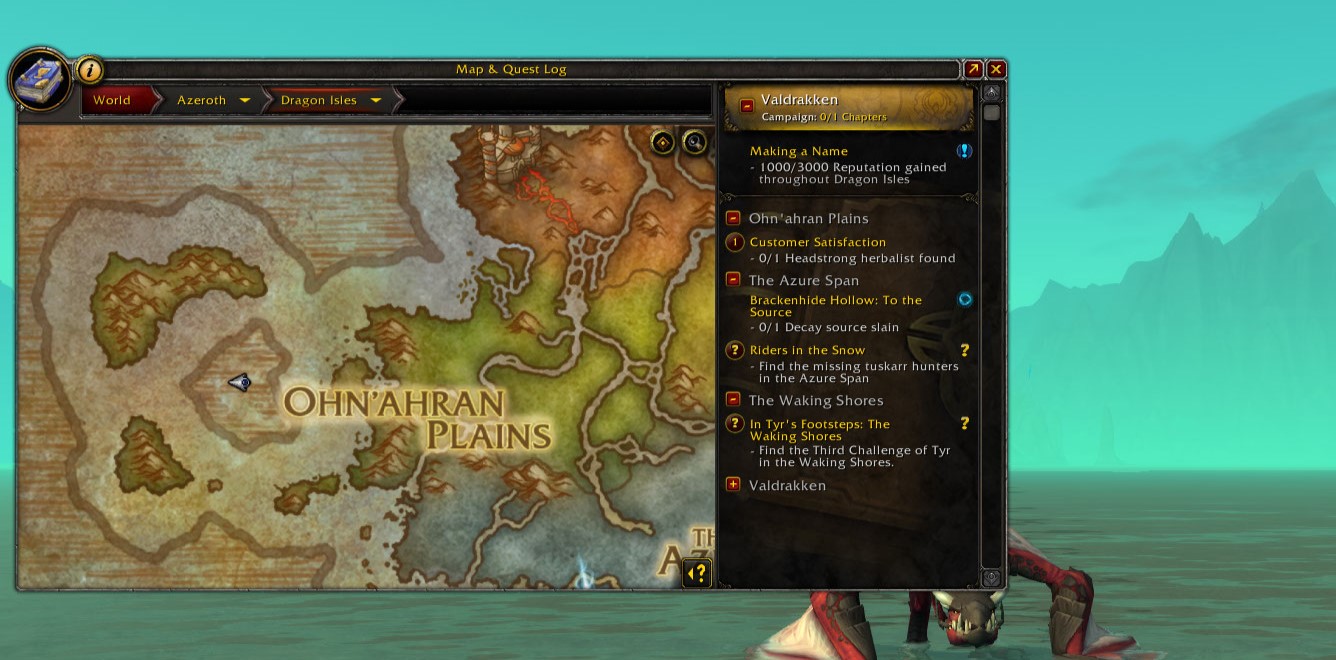This screenshot has height=660, width=1336.
Task: Expand the bottom Valdrakken quest section
Action: (733, 485)
